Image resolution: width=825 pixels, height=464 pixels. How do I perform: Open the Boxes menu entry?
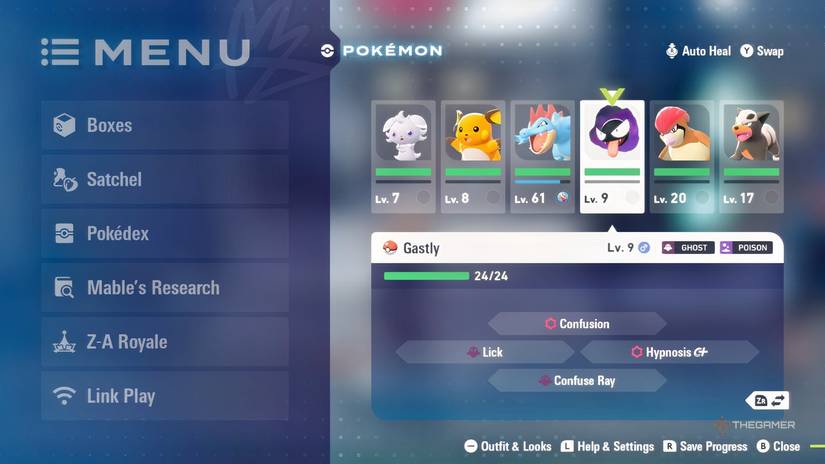point(165,126)
